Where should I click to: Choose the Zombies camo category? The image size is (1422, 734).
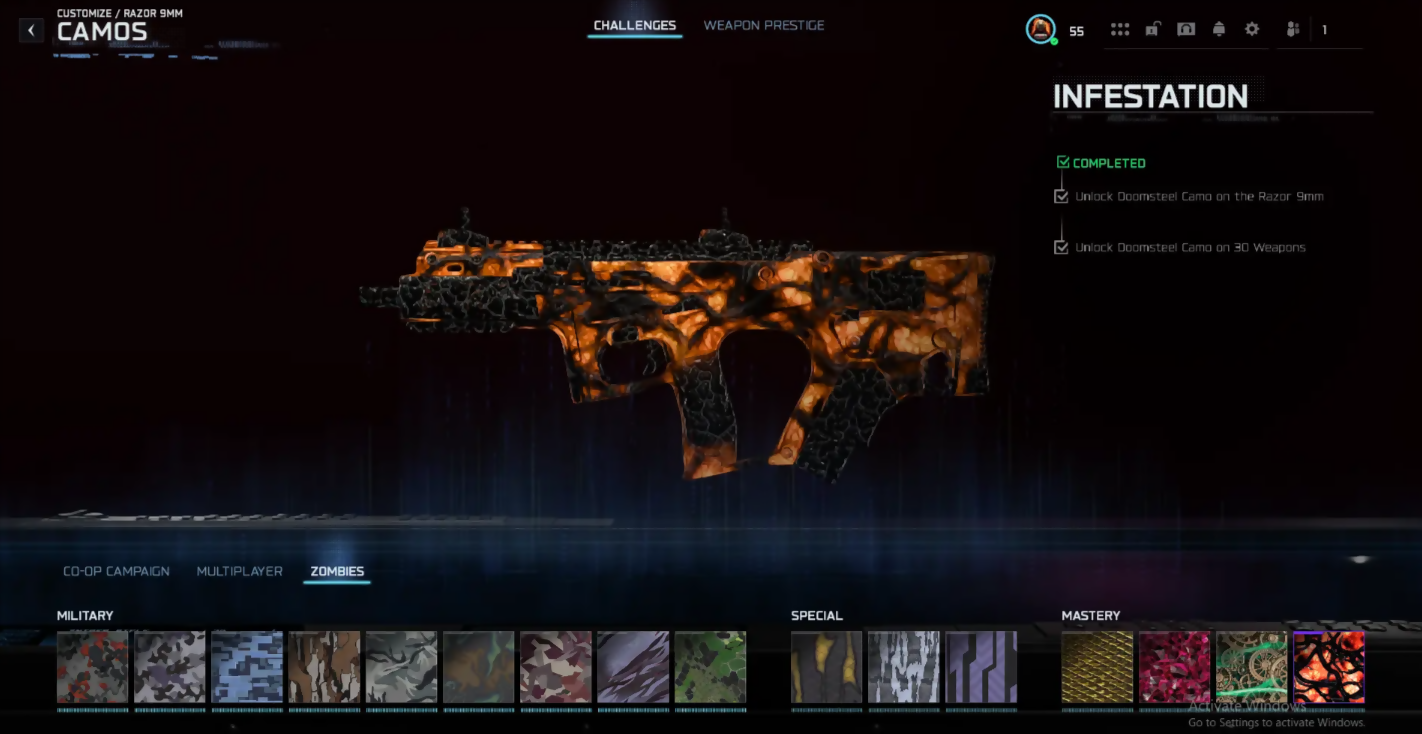[x=337, y=571]
